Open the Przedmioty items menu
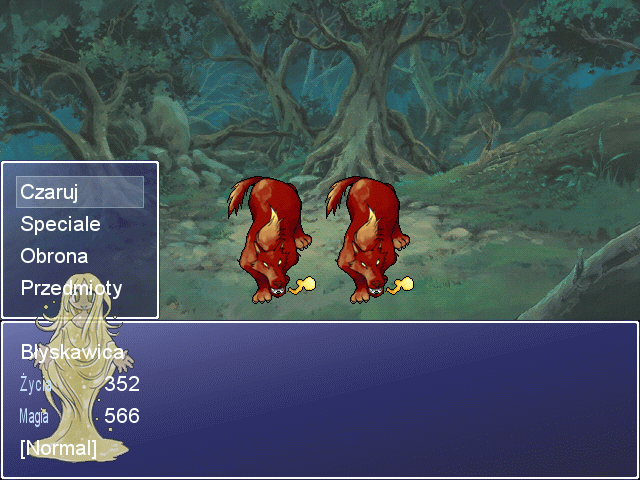The image size is (640, 480). pyautogui.click(x=71, y=288)
